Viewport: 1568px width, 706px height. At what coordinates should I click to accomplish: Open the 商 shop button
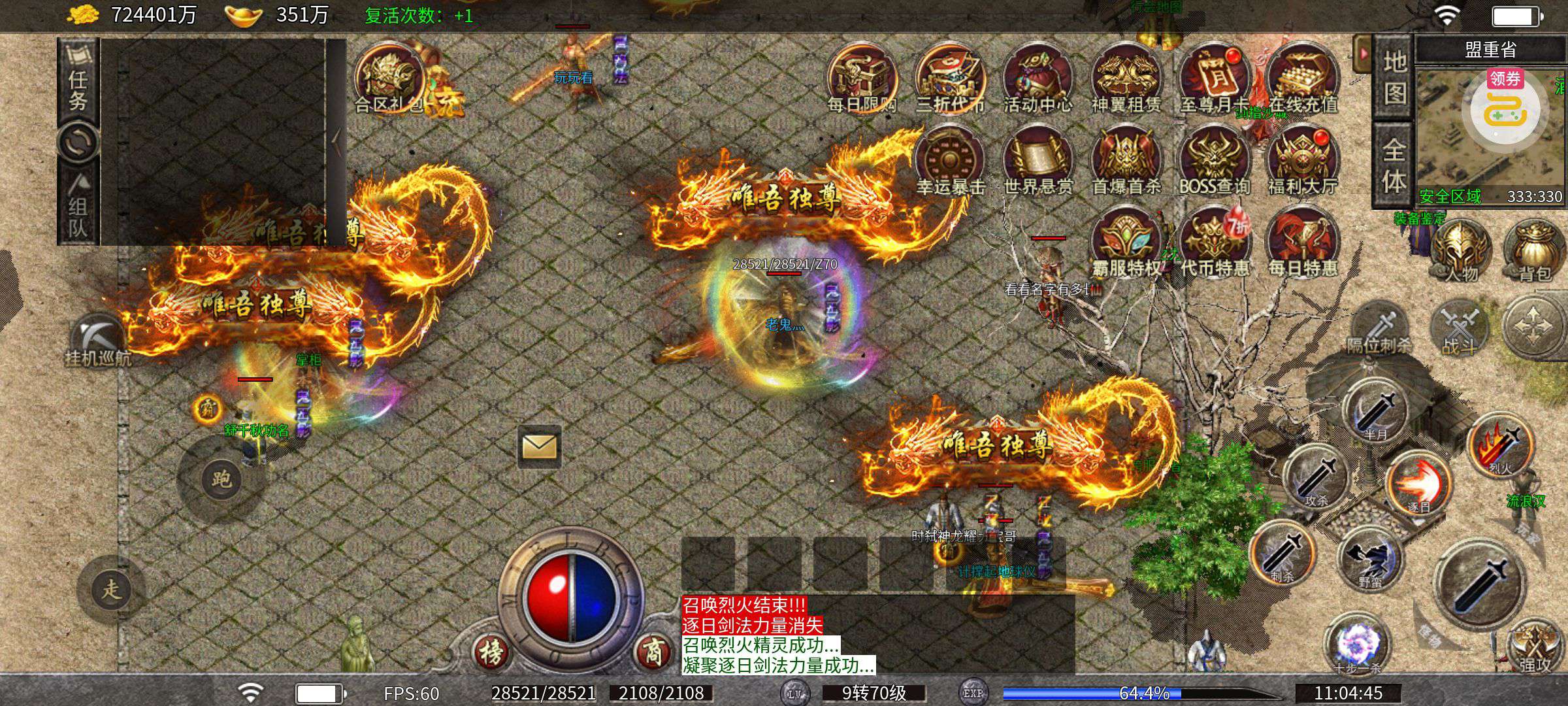coord(653,650)
